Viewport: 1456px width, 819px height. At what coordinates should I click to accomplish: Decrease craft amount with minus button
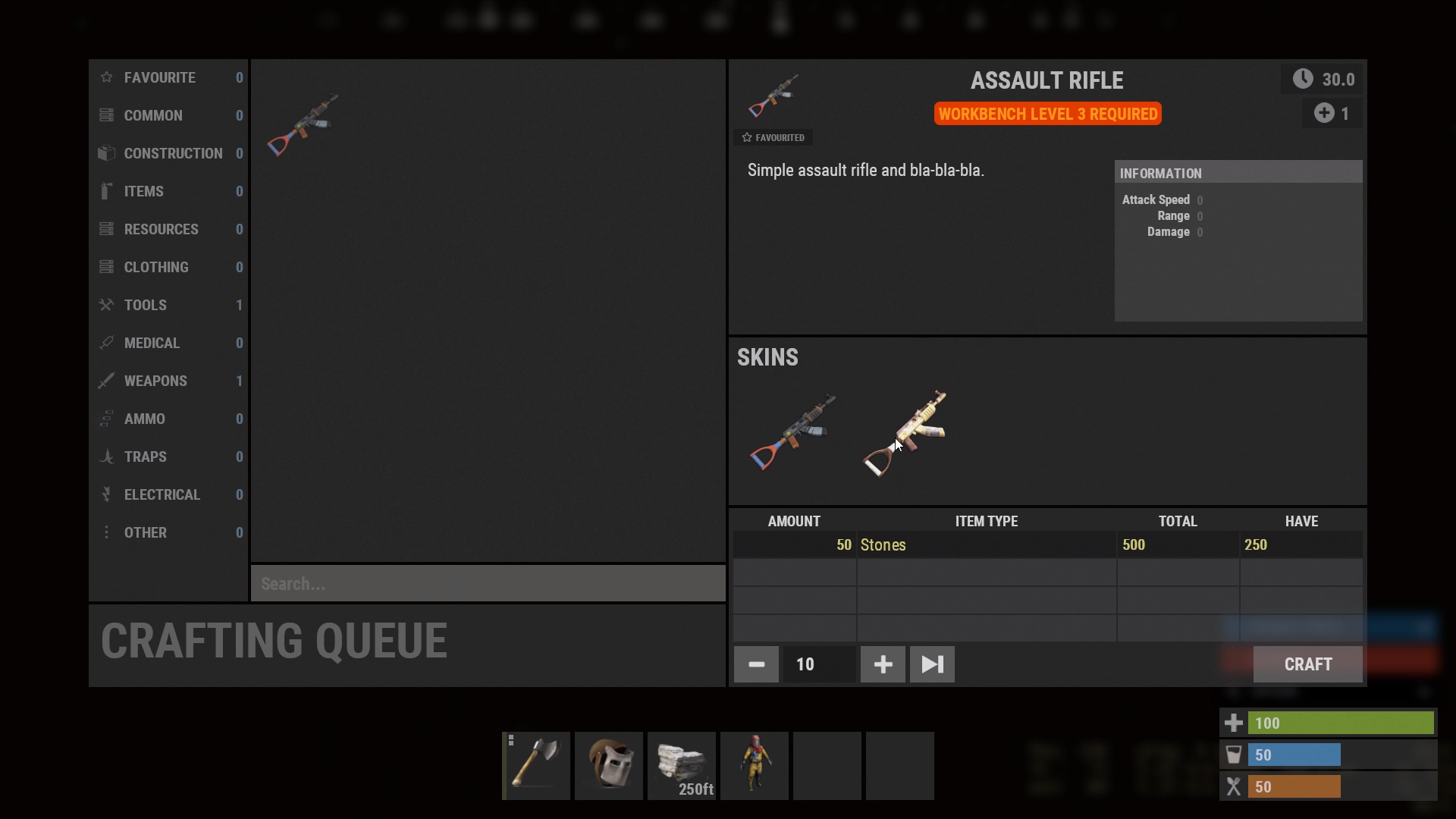pos(756,665)
